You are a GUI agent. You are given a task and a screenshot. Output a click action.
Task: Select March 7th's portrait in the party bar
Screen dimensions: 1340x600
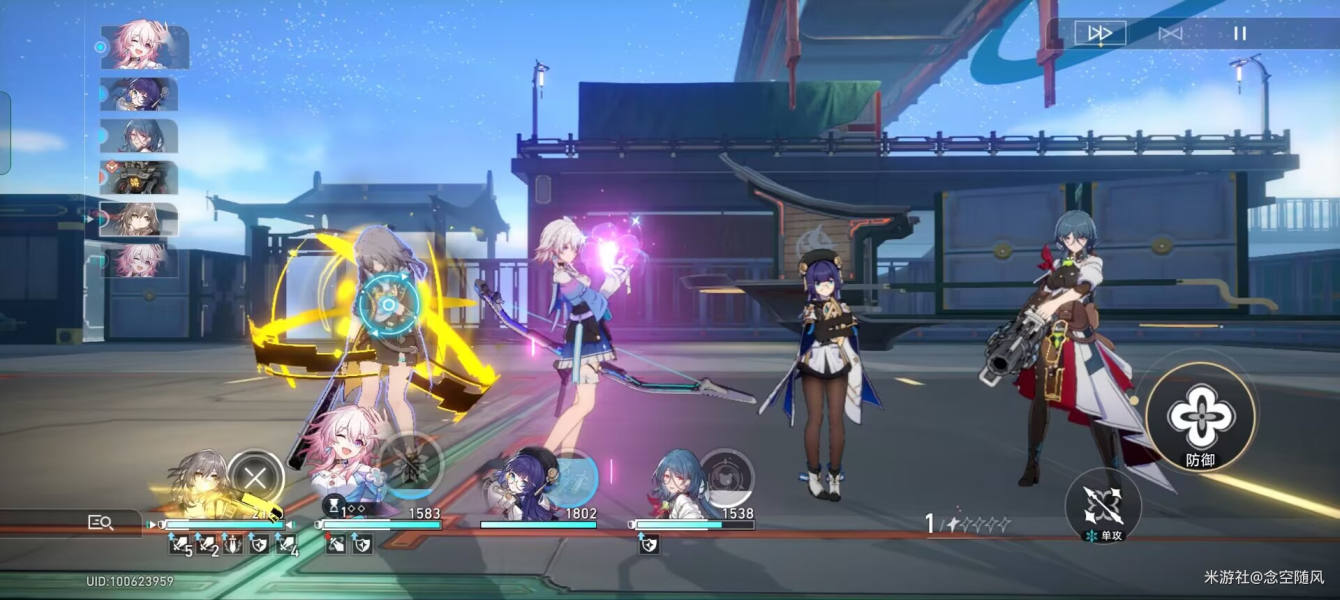(345, 455)
